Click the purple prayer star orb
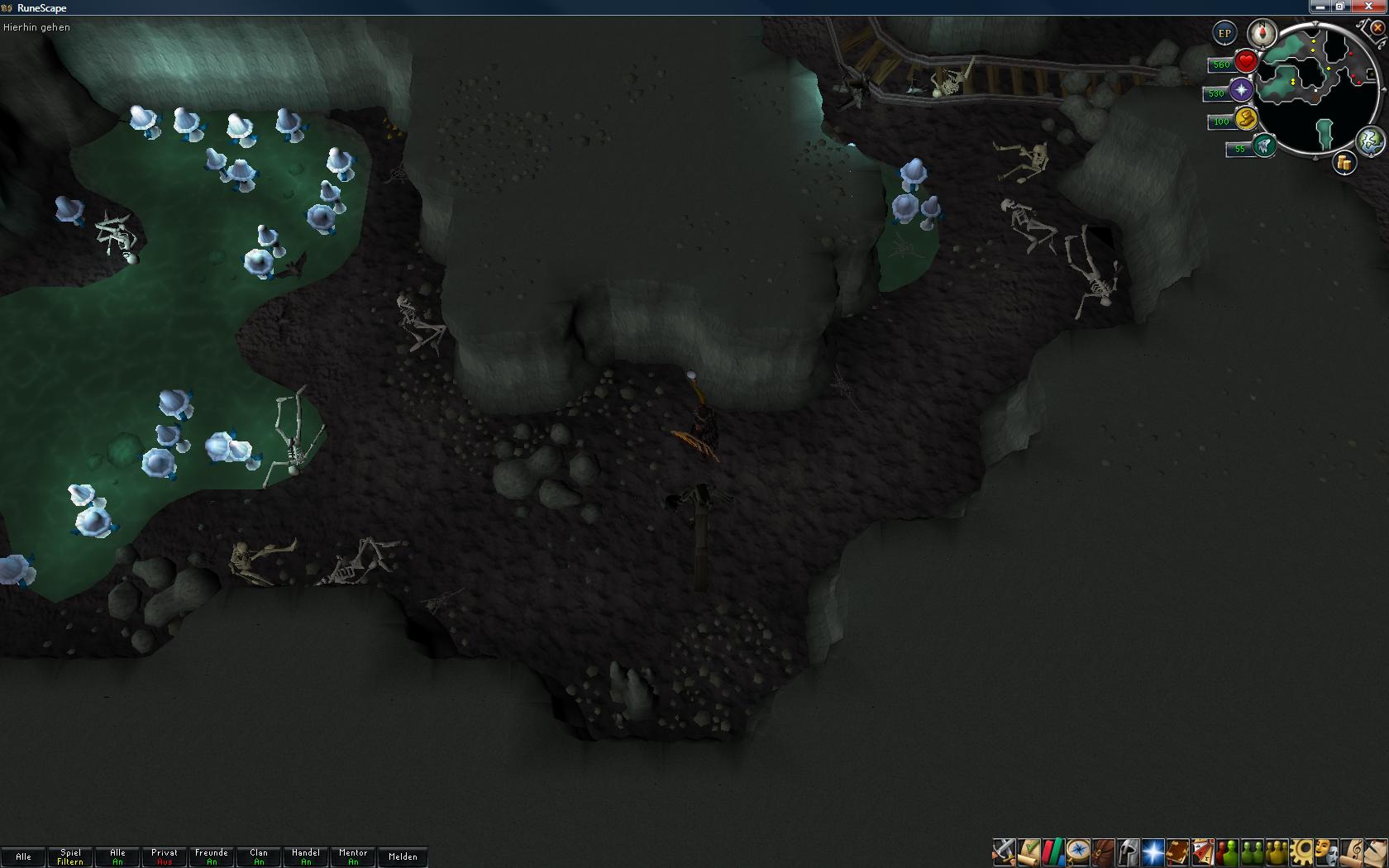Image resolution: width=1389 pixels, height=868 pixels. pos(1241,90)
